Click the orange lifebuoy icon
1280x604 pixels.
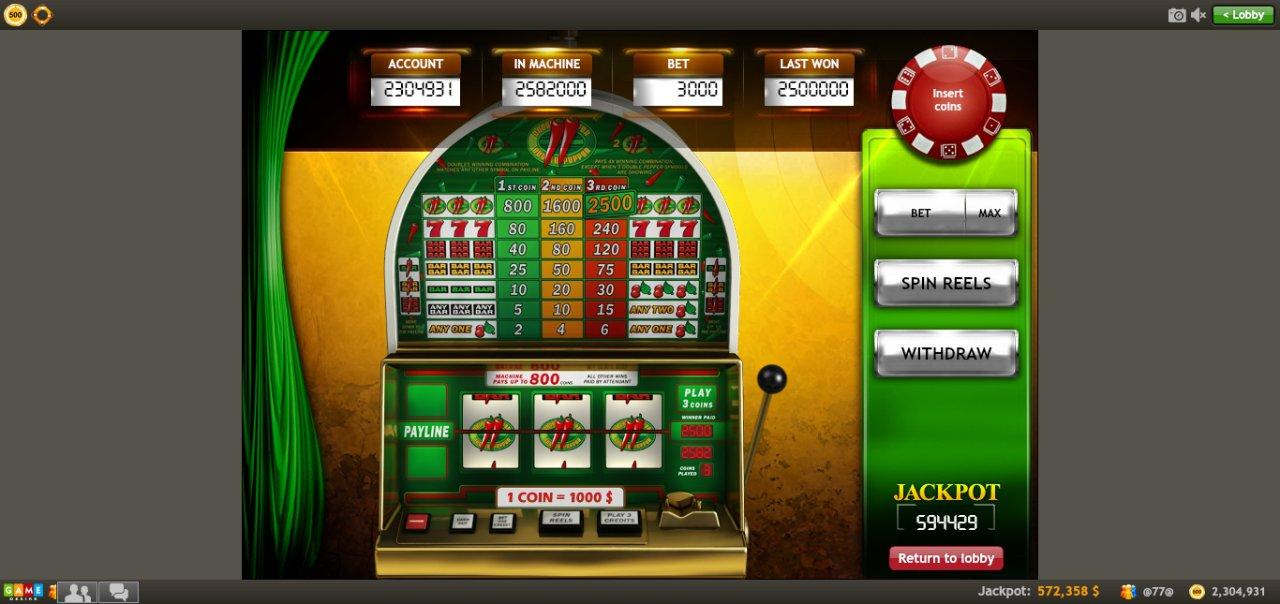tap(42, 15)
